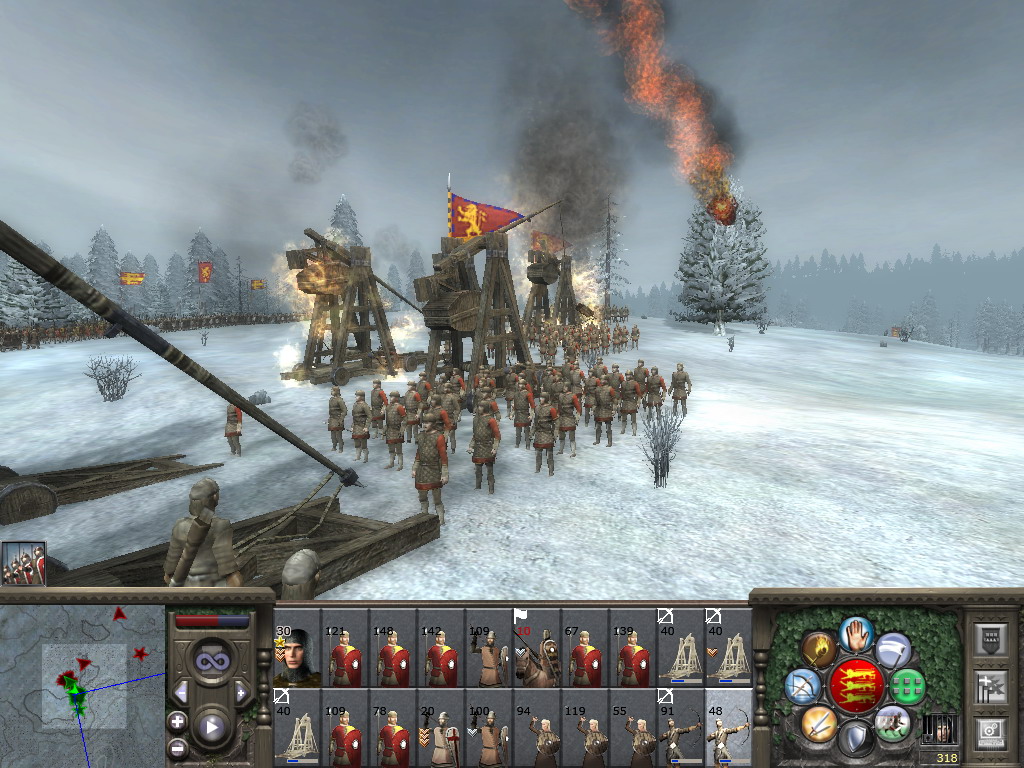Screen dimensions: 1024x768
Task: Toggle the bow fire-at-will button
Action: tap(802, 686)
